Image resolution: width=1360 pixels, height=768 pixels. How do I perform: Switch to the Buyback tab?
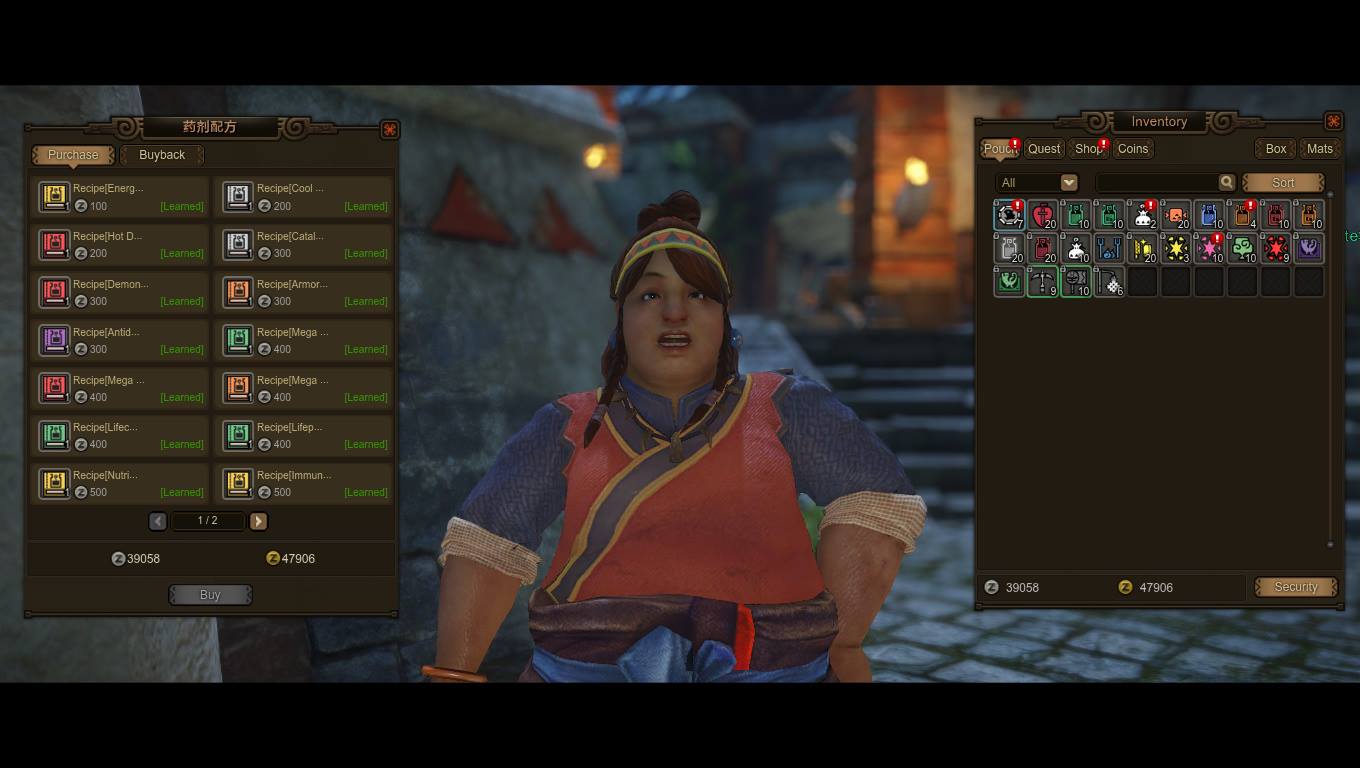point(162,155)
